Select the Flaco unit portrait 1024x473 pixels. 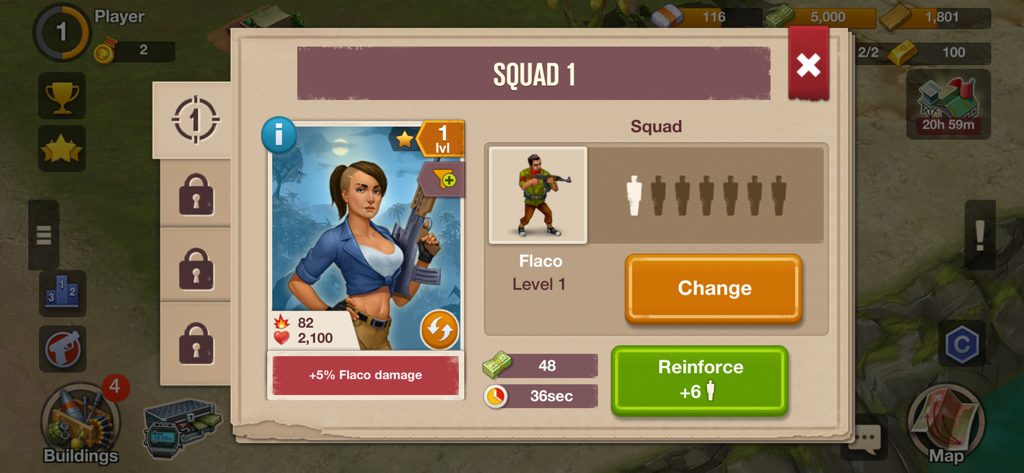pos(538,195)
